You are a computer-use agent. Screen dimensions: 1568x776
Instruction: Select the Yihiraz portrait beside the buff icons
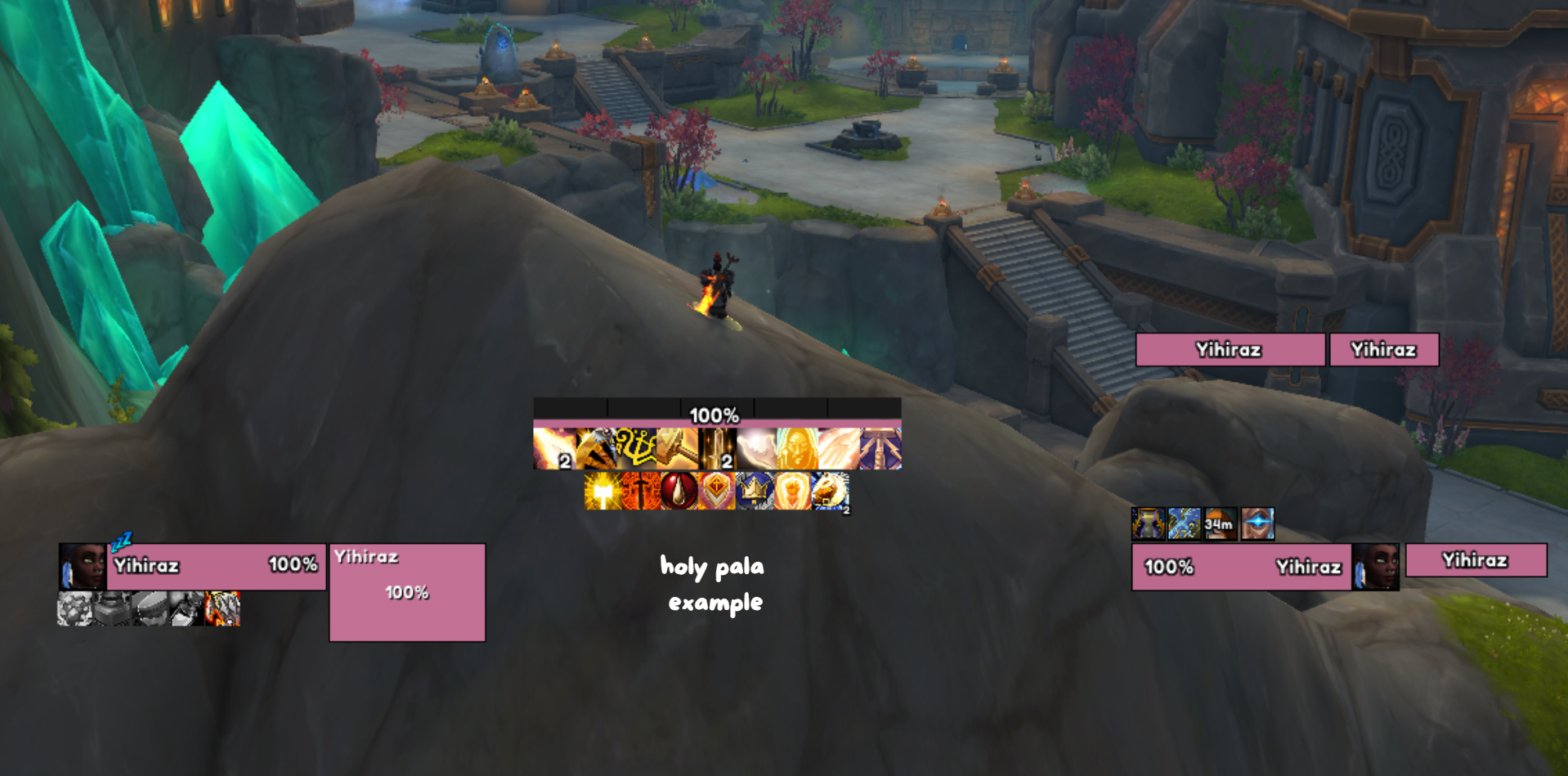(1375, 566)
